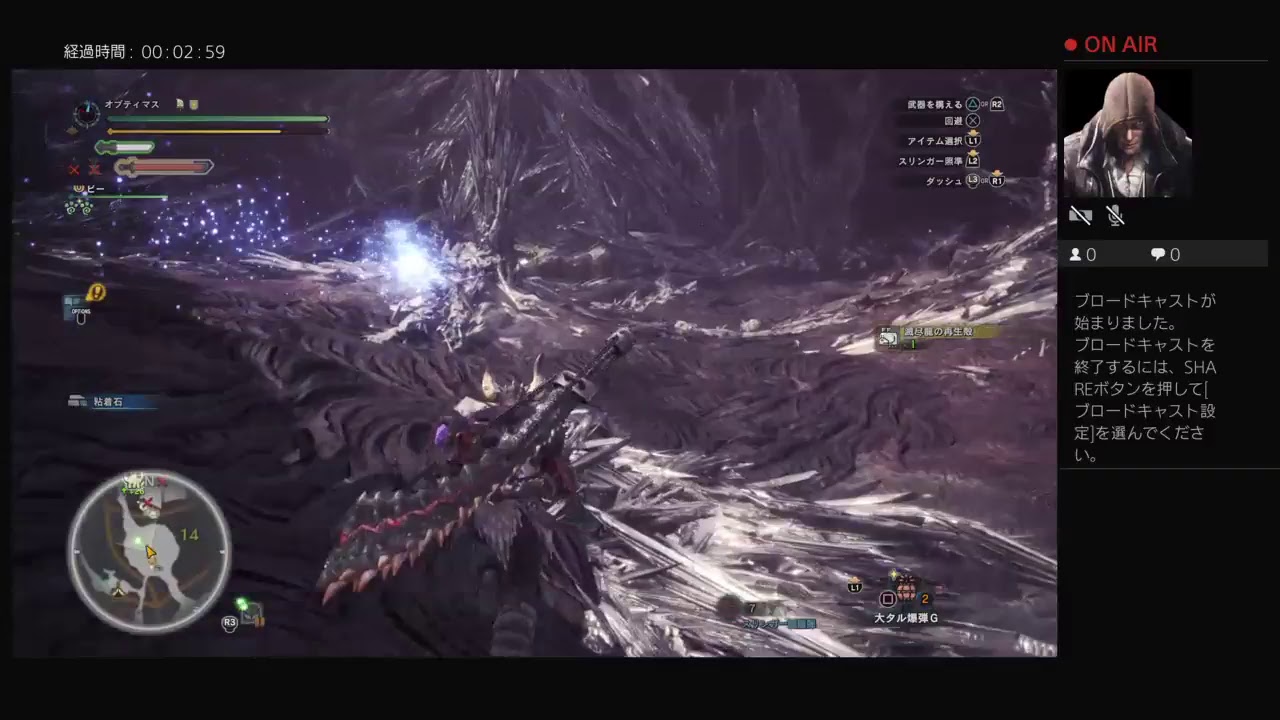Click the 滅尽龍の再生殻 pickup notification icon

tap(888, 337)
